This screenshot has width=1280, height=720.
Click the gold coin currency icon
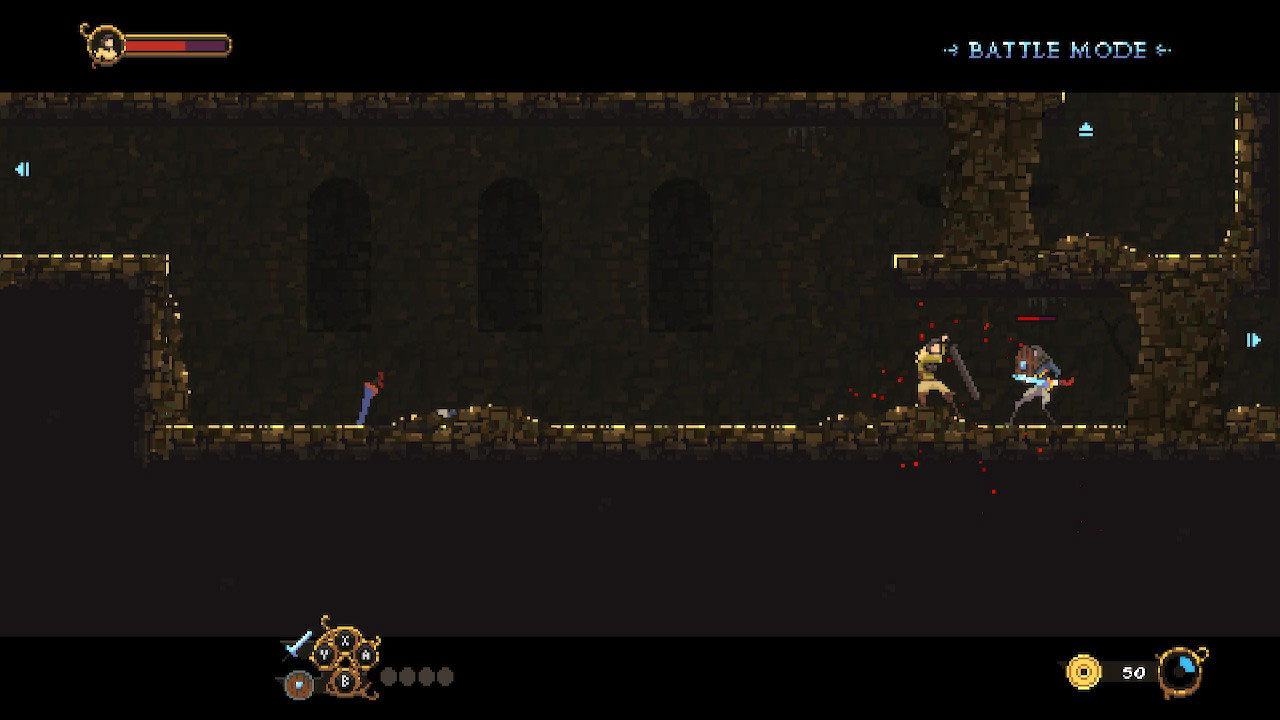(1083, 671)
